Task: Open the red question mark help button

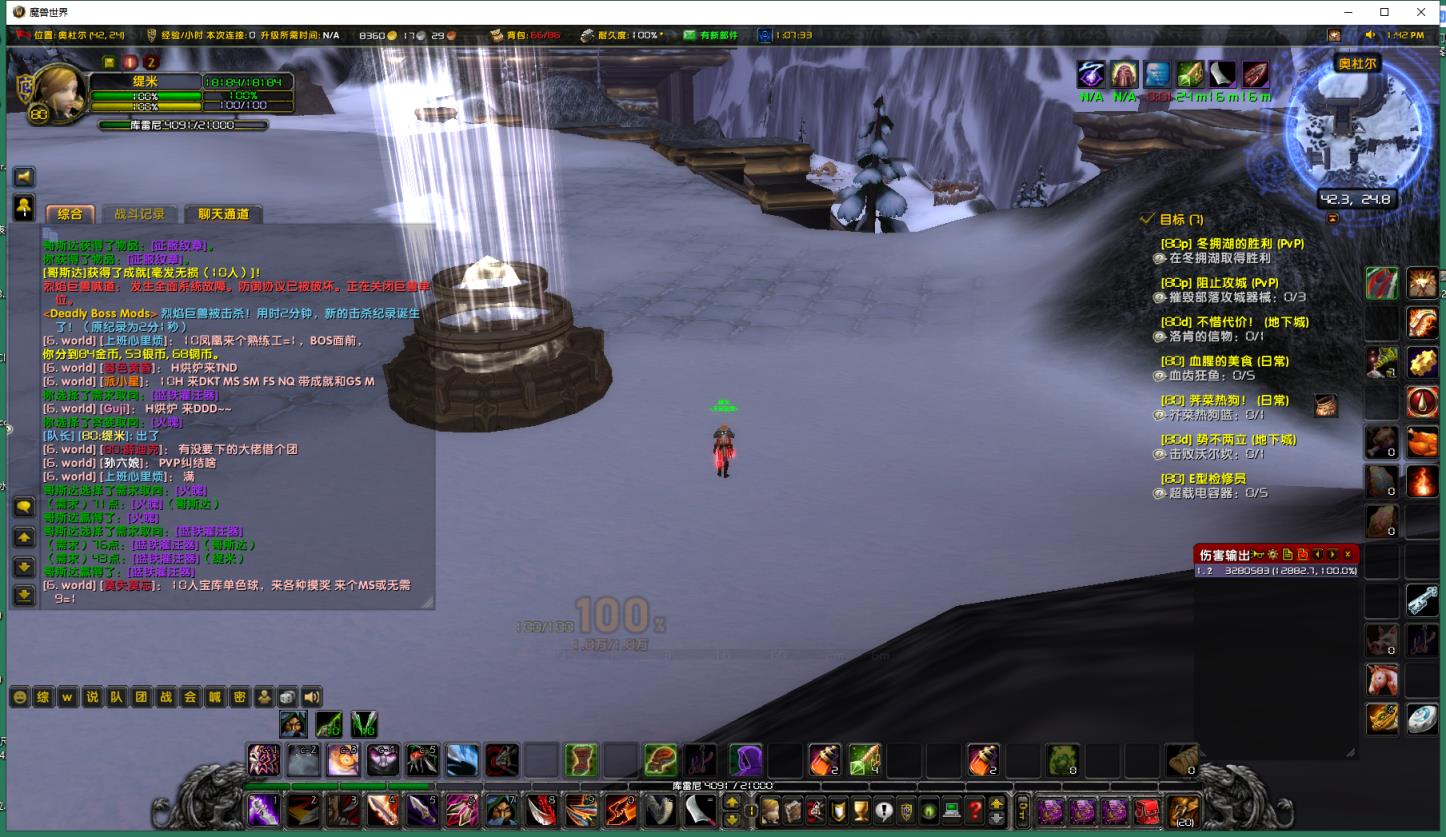Action: tap(975, 811)
